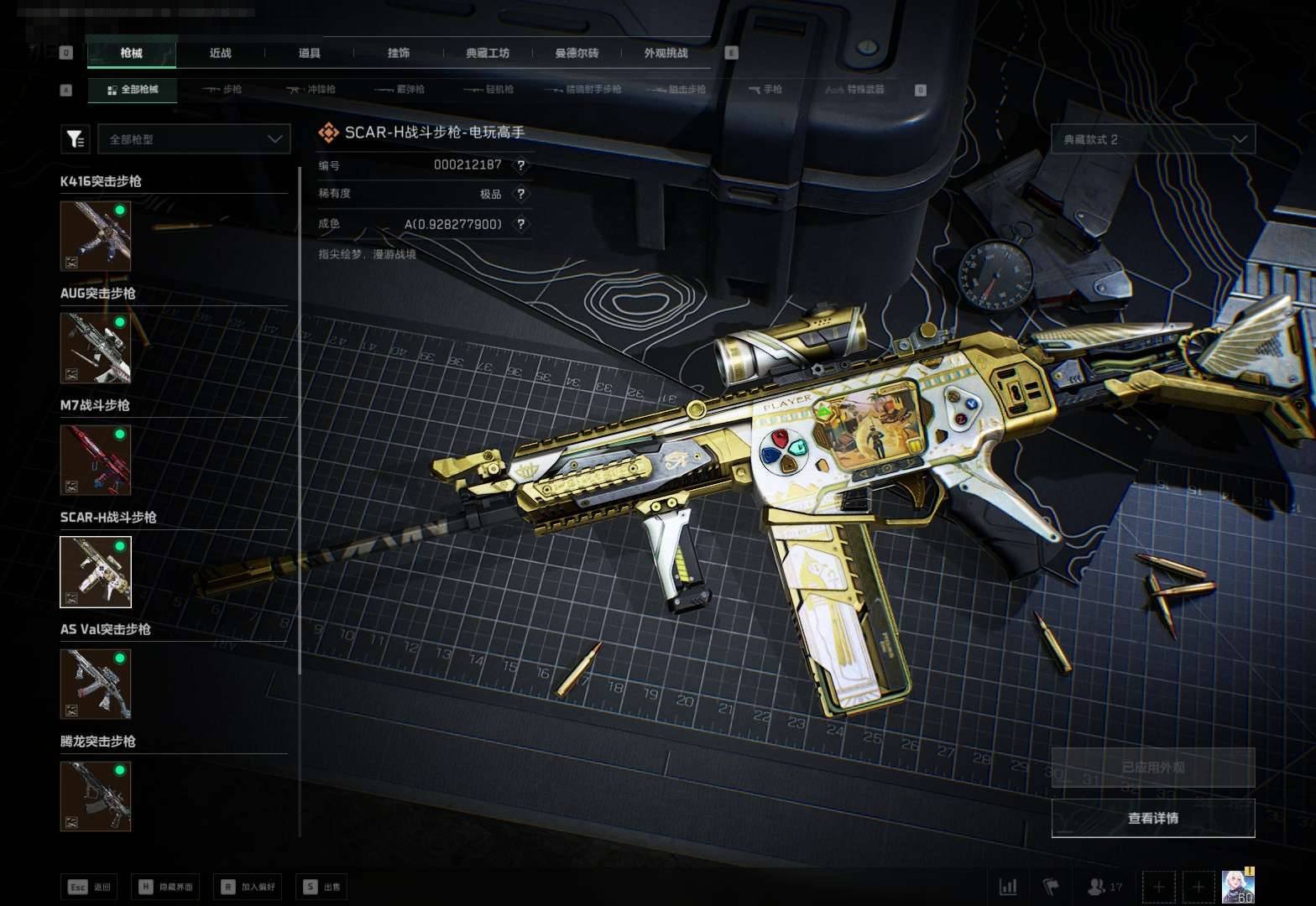1316x906 pixels.
Task: Select the 挂饰 charms tab
Action: 398,53
